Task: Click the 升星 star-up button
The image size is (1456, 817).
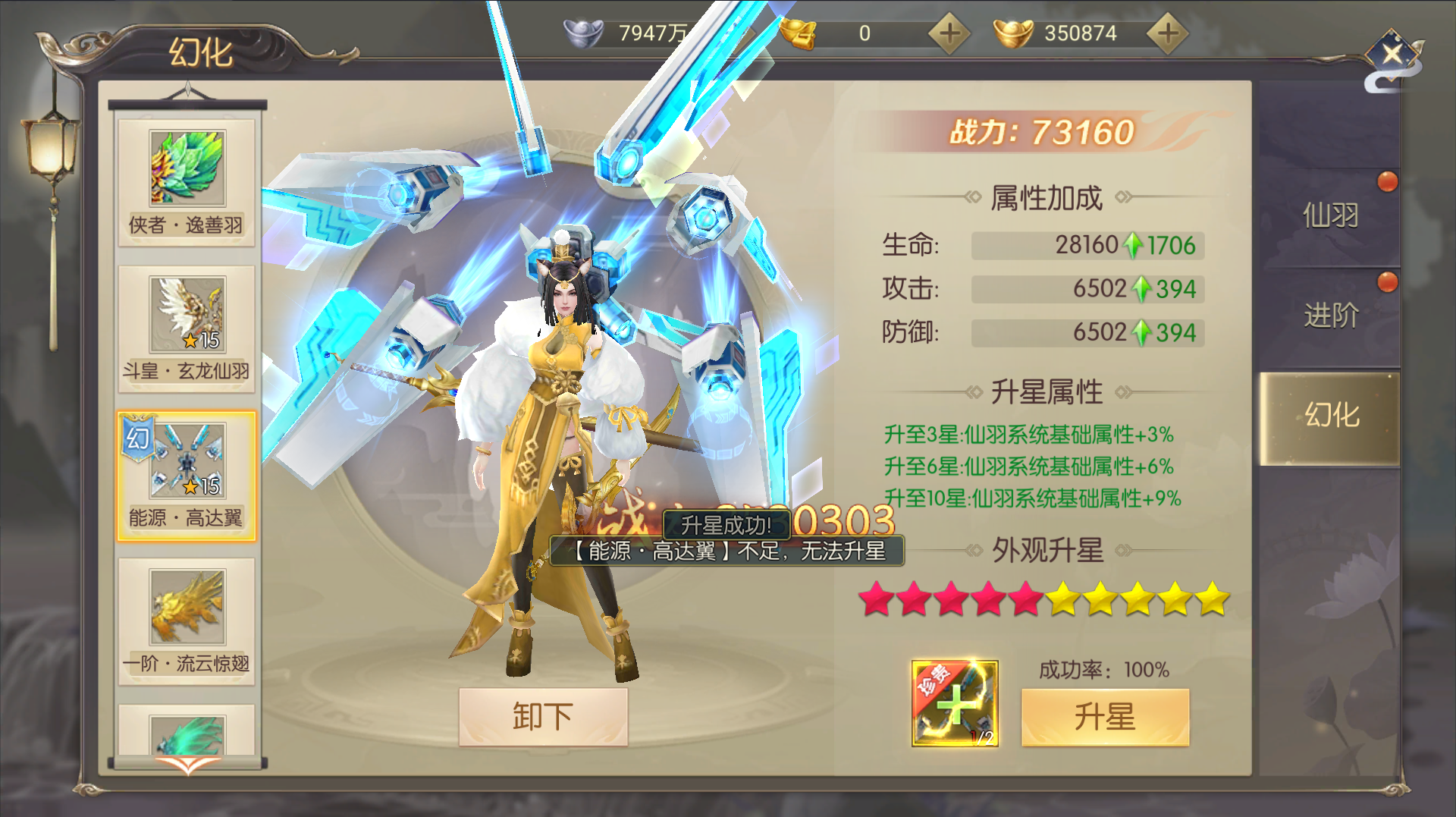Action: point(1105,717)
